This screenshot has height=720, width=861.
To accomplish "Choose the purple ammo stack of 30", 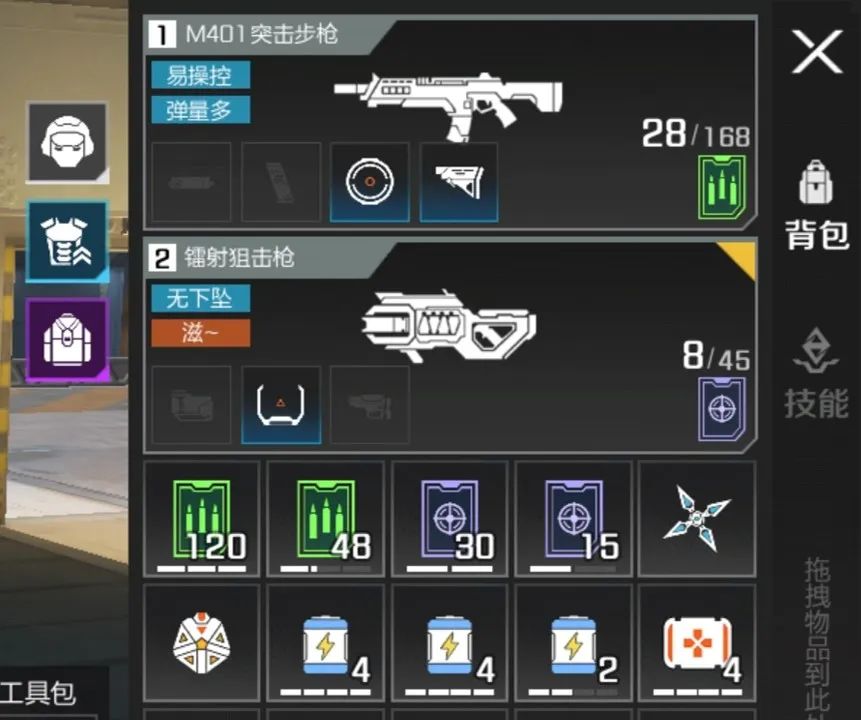I will [x=449, y=518].
